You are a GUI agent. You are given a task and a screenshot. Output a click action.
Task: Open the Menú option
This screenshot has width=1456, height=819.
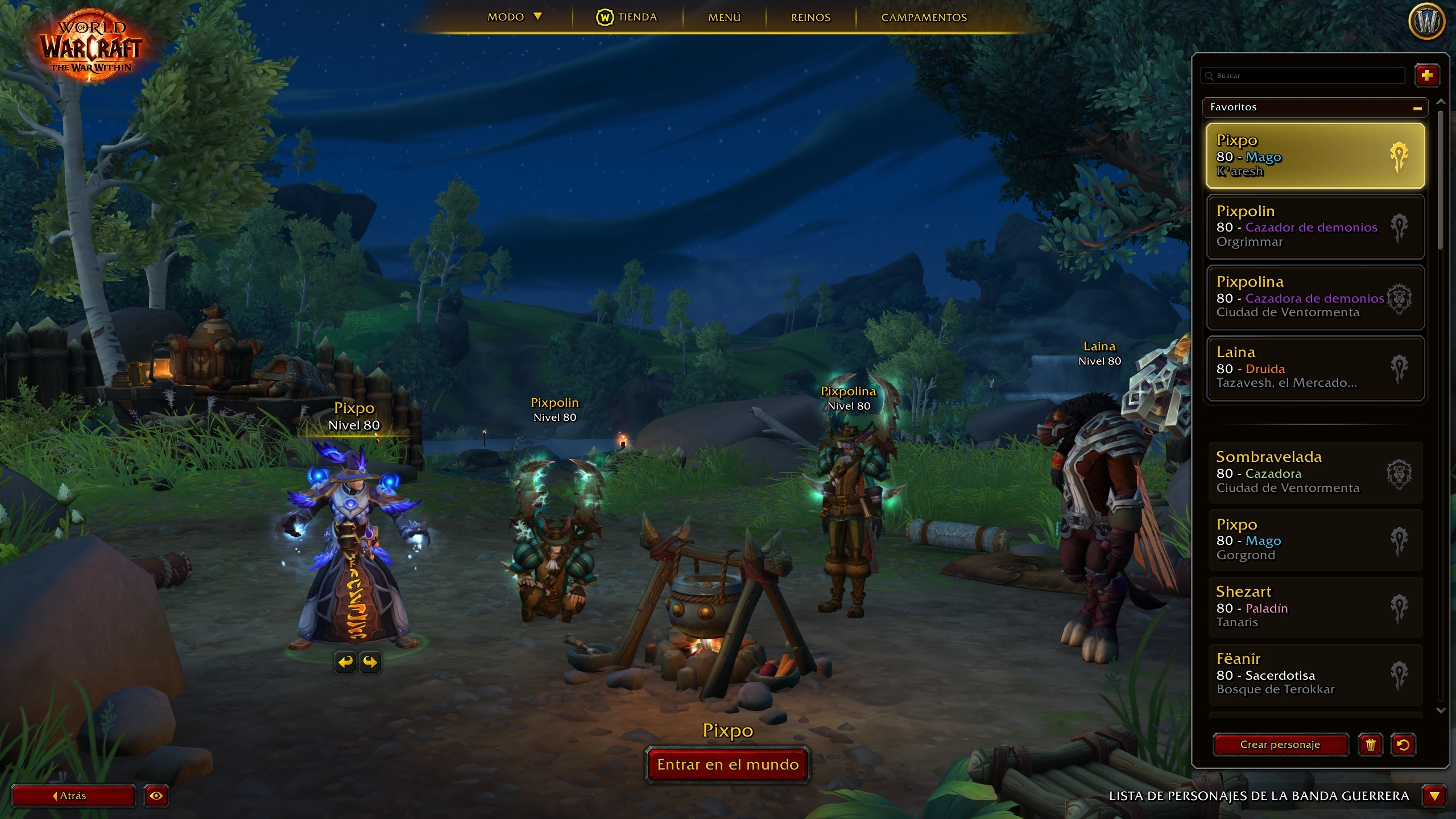tap(724, 17)
